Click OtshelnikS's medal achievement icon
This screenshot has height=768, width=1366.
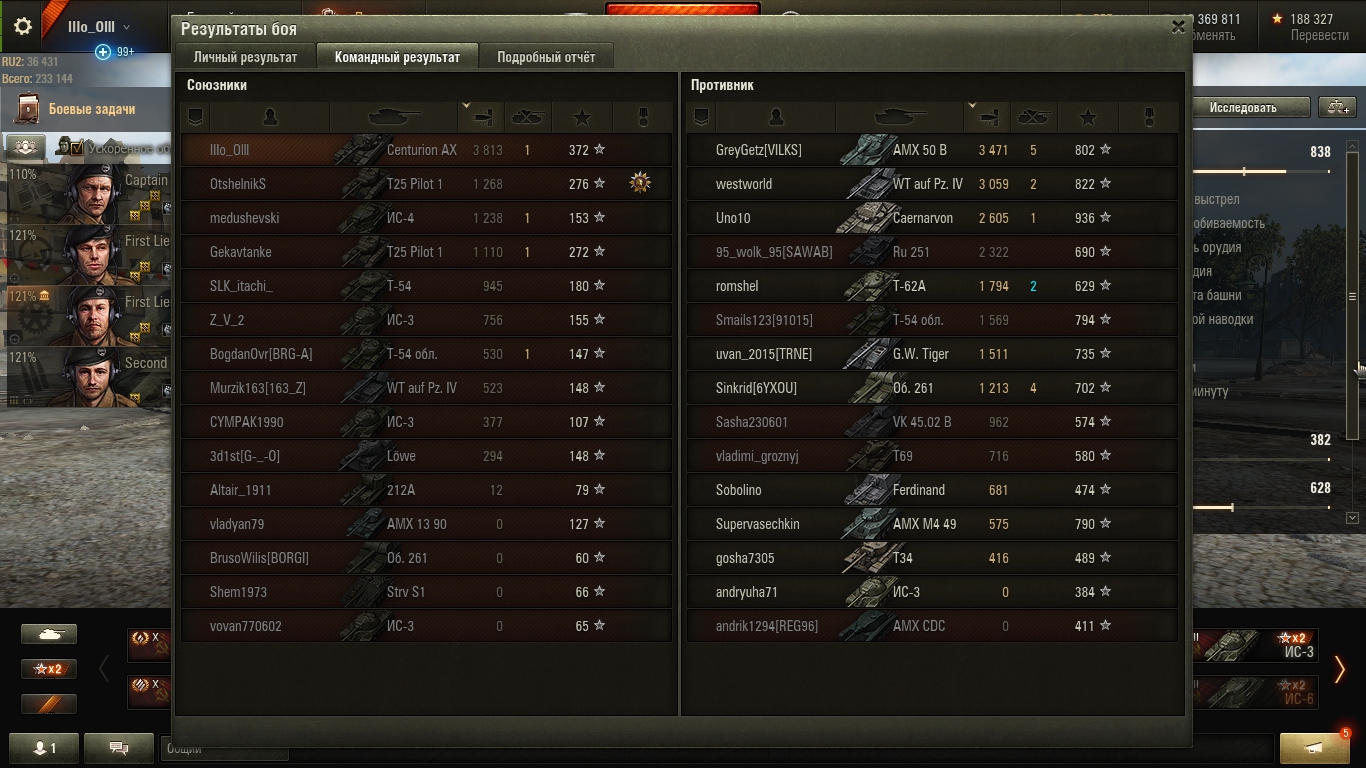pos(640,183)
